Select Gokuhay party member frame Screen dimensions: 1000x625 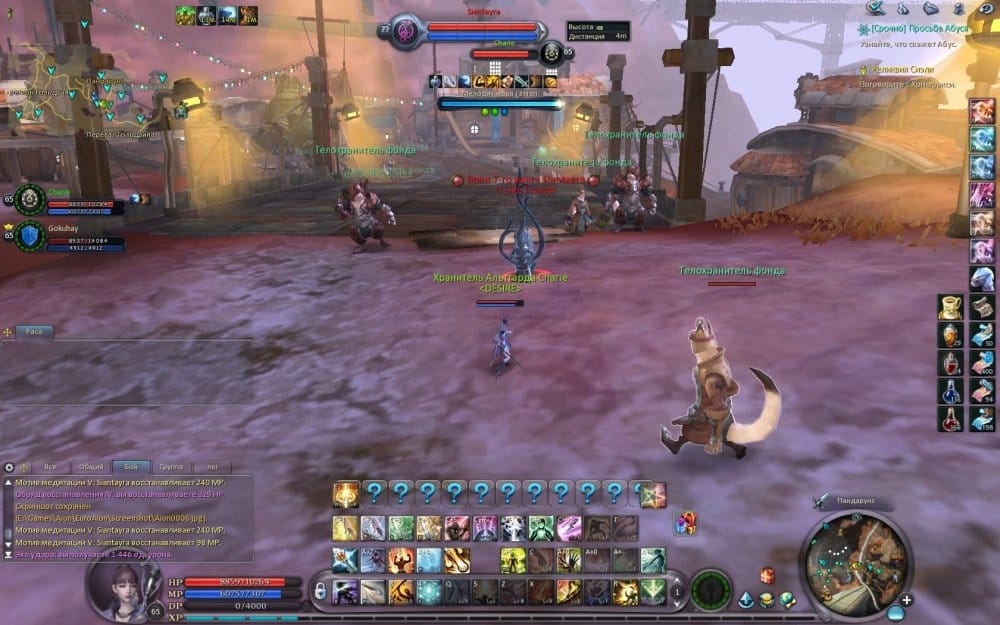62,235
